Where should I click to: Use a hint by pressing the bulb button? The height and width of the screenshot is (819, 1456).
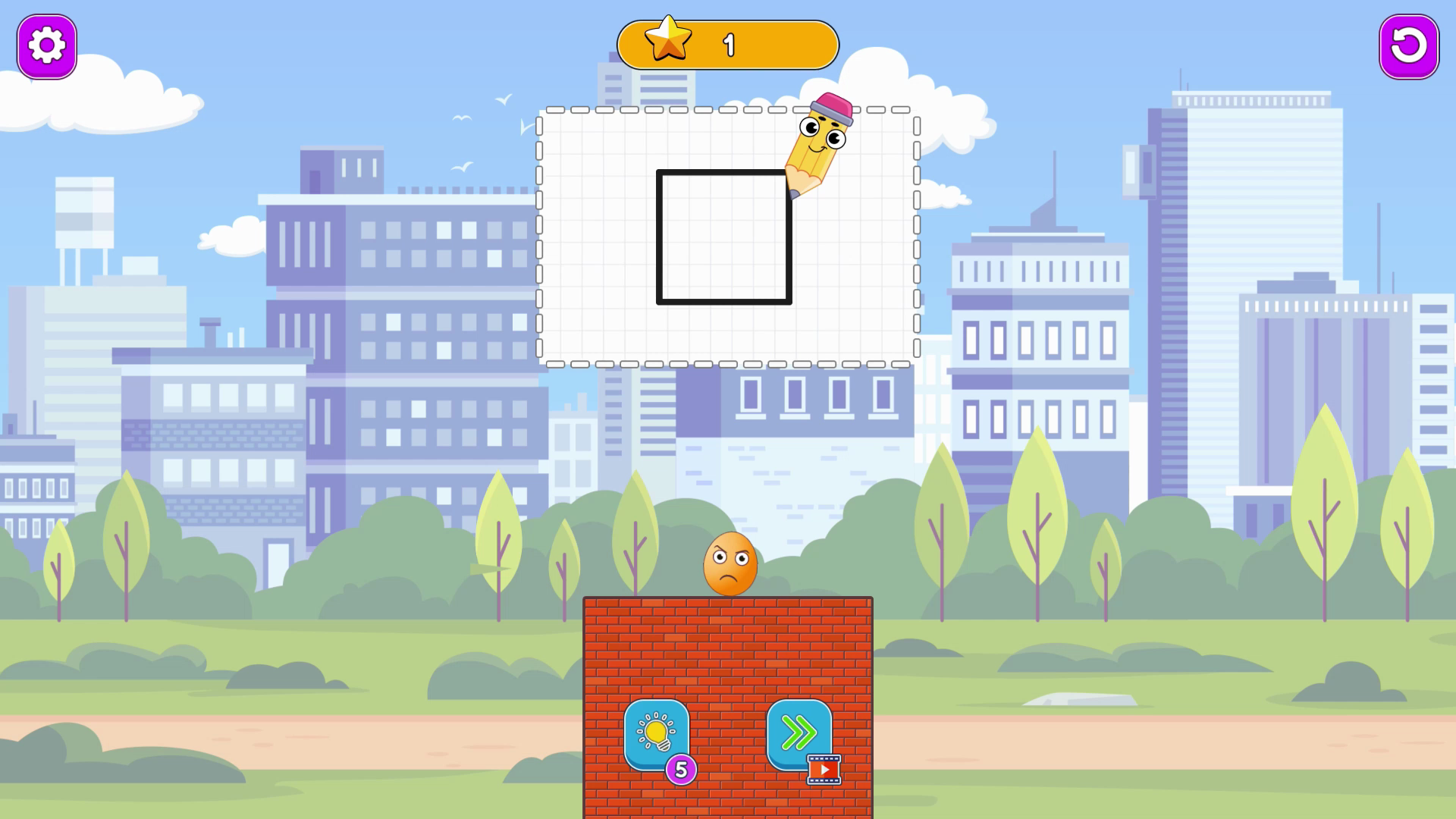(657, 734)
